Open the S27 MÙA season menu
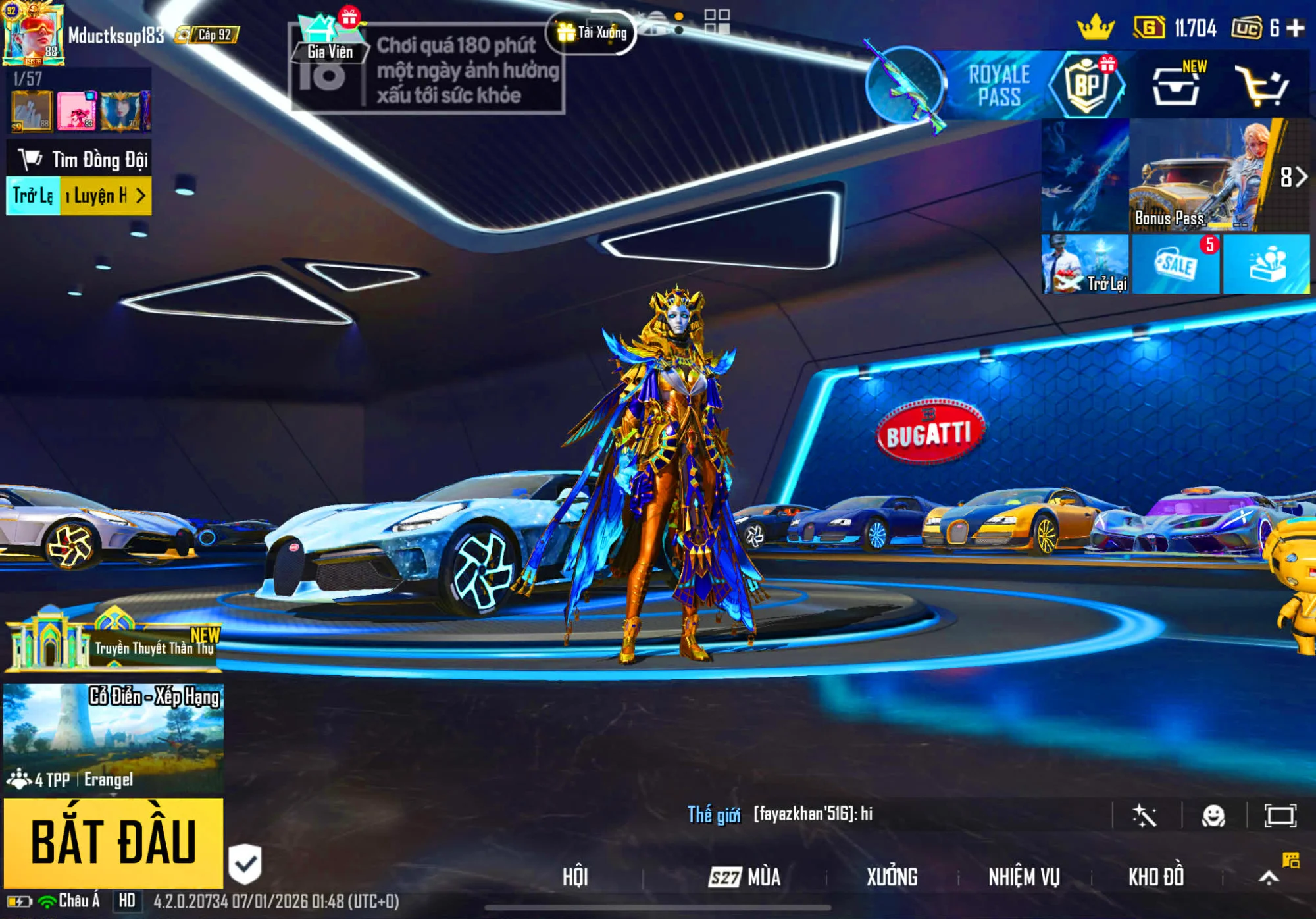 click(x=745, y=877)
